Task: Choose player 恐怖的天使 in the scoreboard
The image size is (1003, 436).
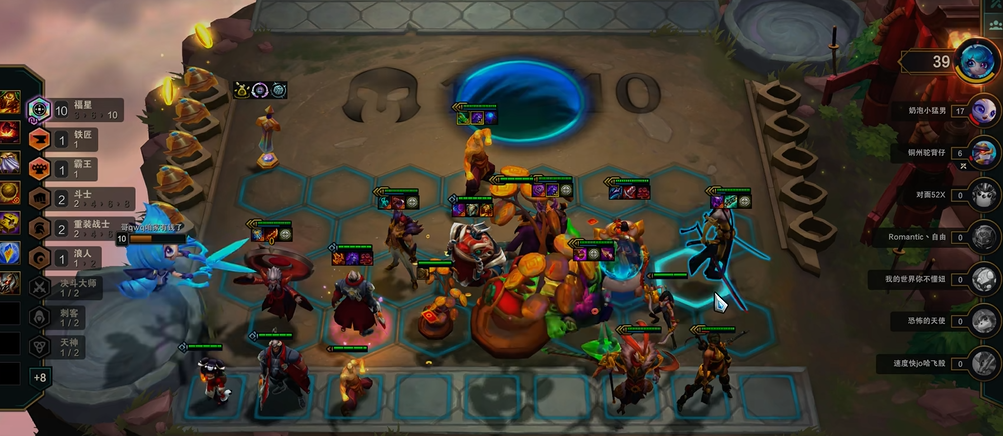Action: (x=984, y=321)
